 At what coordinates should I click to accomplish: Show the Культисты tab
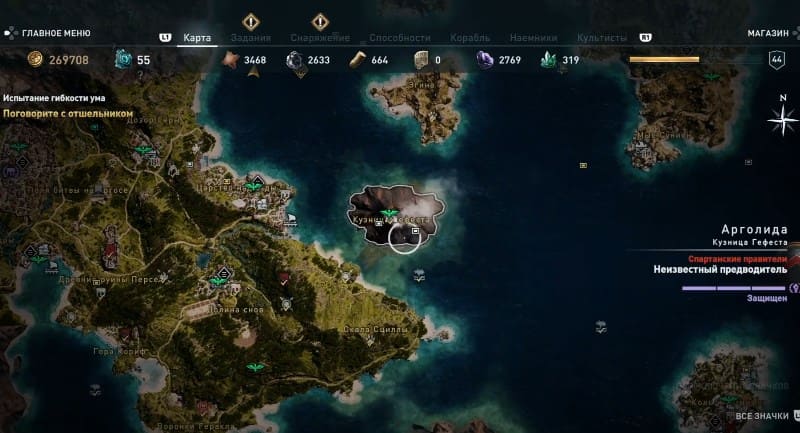601,38
